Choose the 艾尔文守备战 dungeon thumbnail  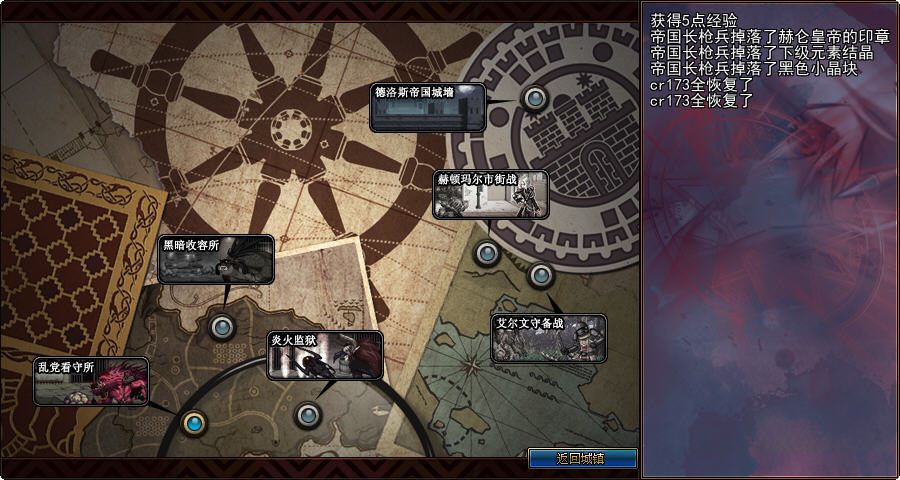click(548, 338)
